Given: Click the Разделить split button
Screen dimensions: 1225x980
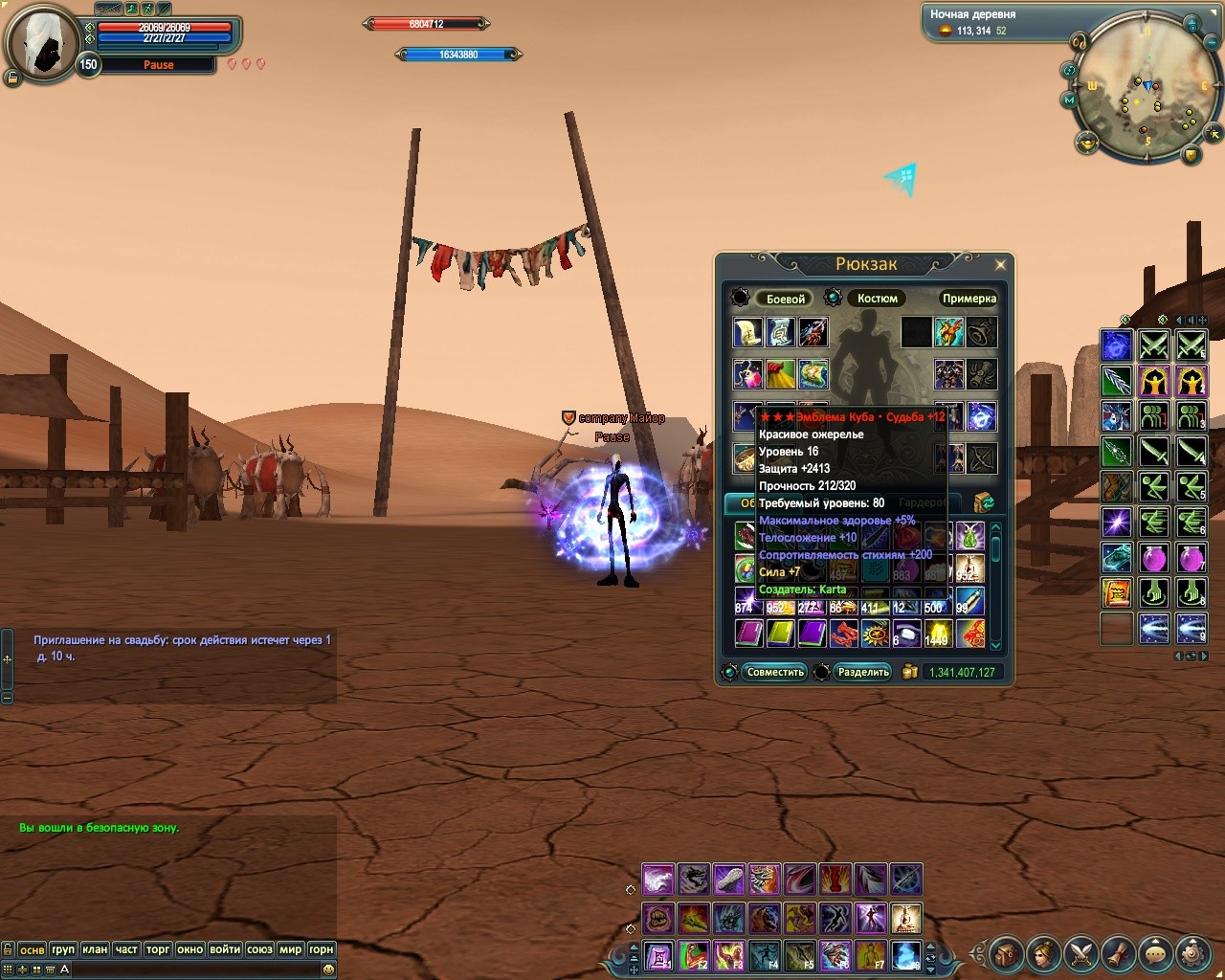Looking at the screenshot, I should [x=863, y=672].
